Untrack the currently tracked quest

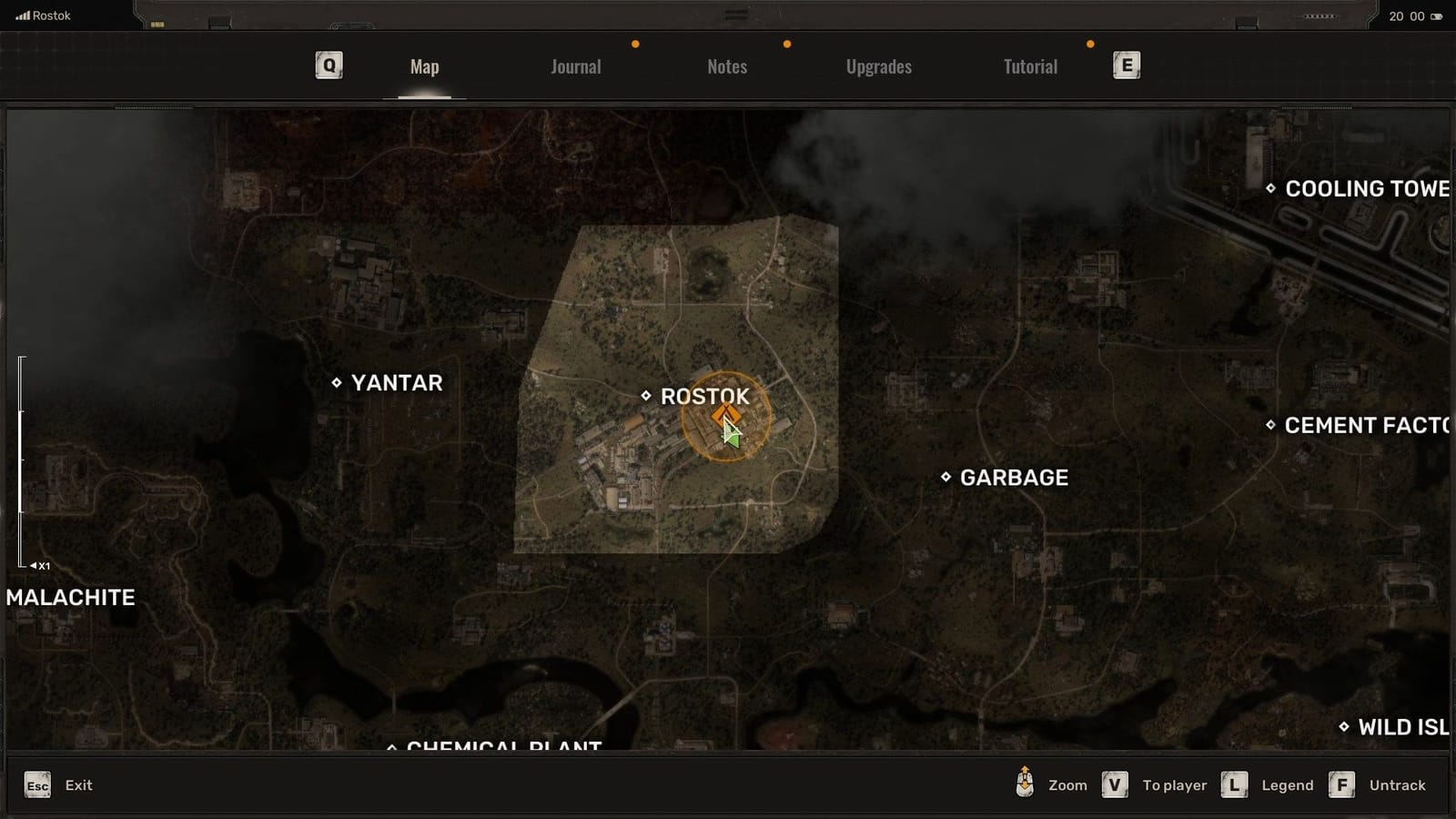point(1398,784)
